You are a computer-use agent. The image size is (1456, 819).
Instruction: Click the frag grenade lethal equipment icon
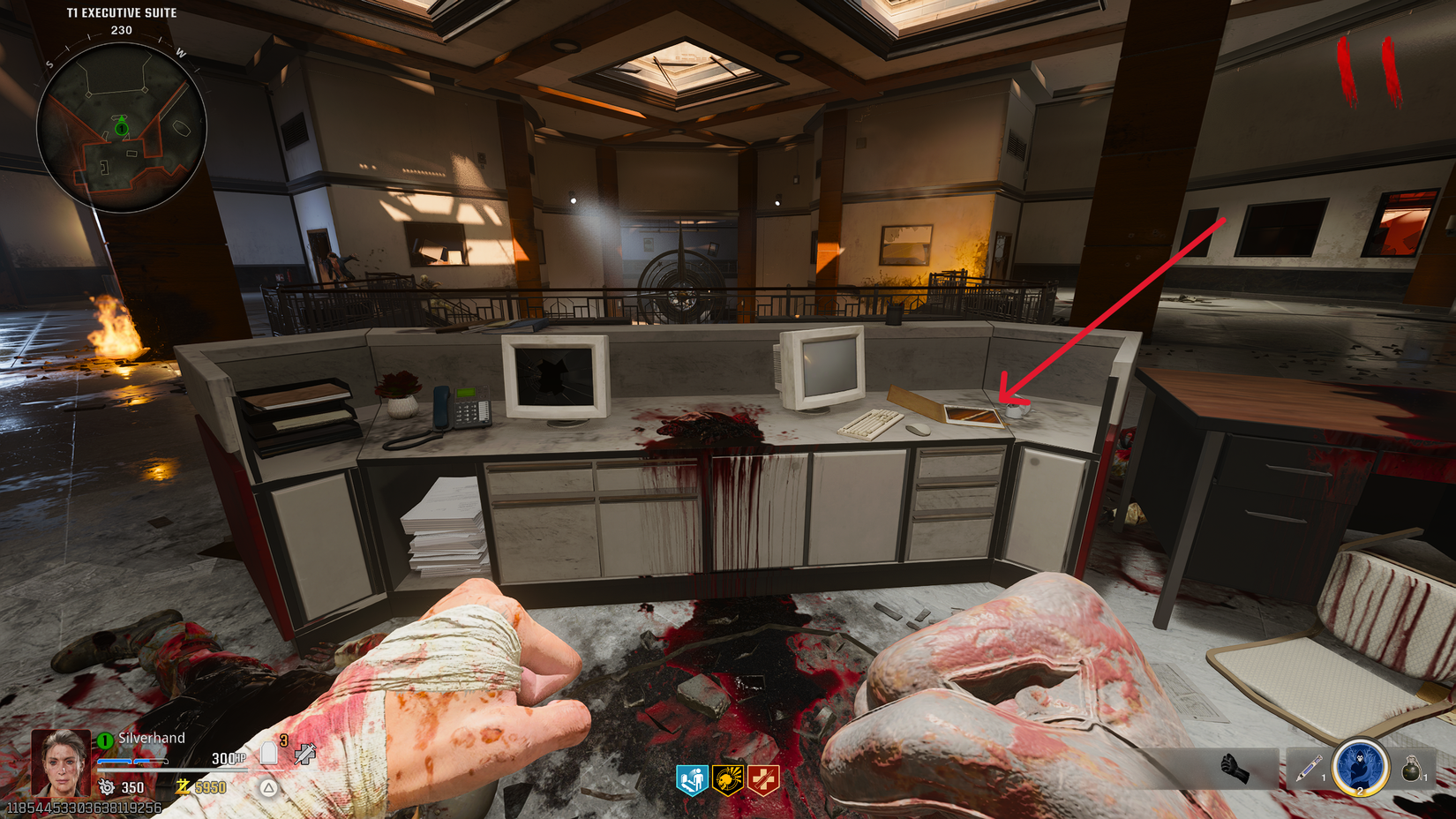[1412, 767]
